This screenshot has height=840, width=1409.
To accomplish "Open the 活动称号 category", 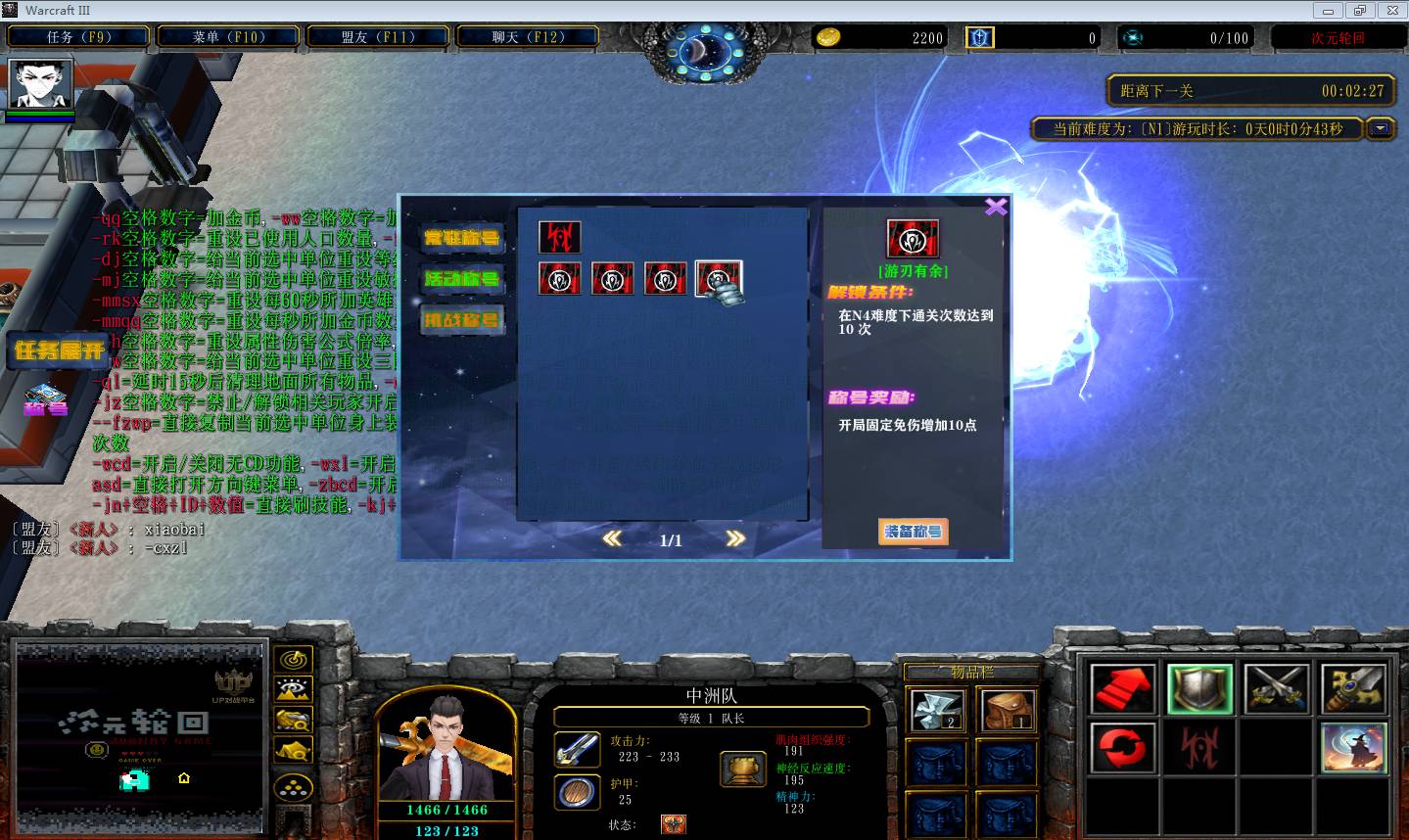I will click(x=461, y=279).
